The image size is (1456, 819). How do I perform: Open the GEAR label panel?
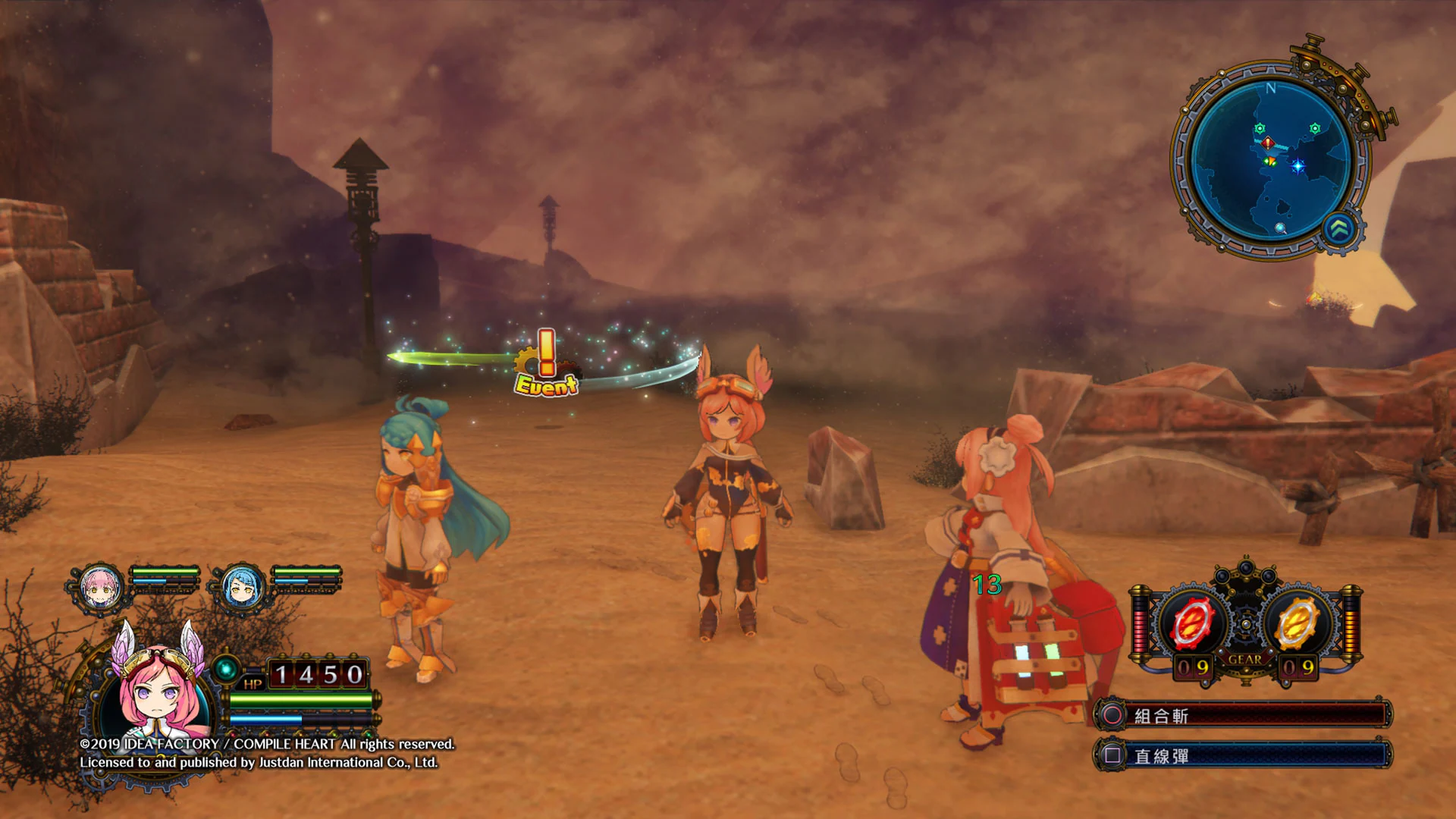coord(1245,659)
